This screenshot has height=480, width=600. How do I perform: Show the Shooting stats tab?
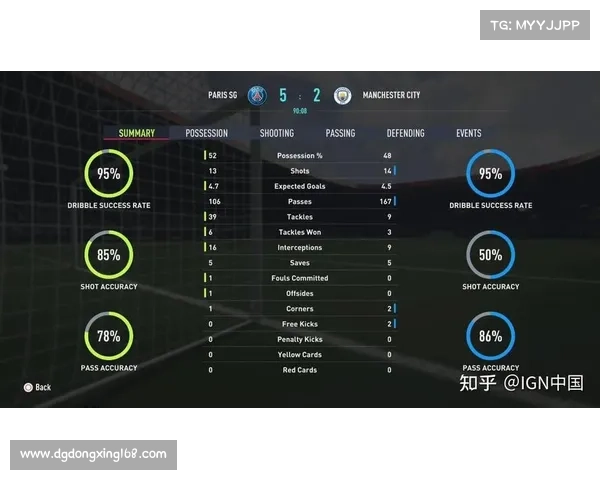click(277, 133)
